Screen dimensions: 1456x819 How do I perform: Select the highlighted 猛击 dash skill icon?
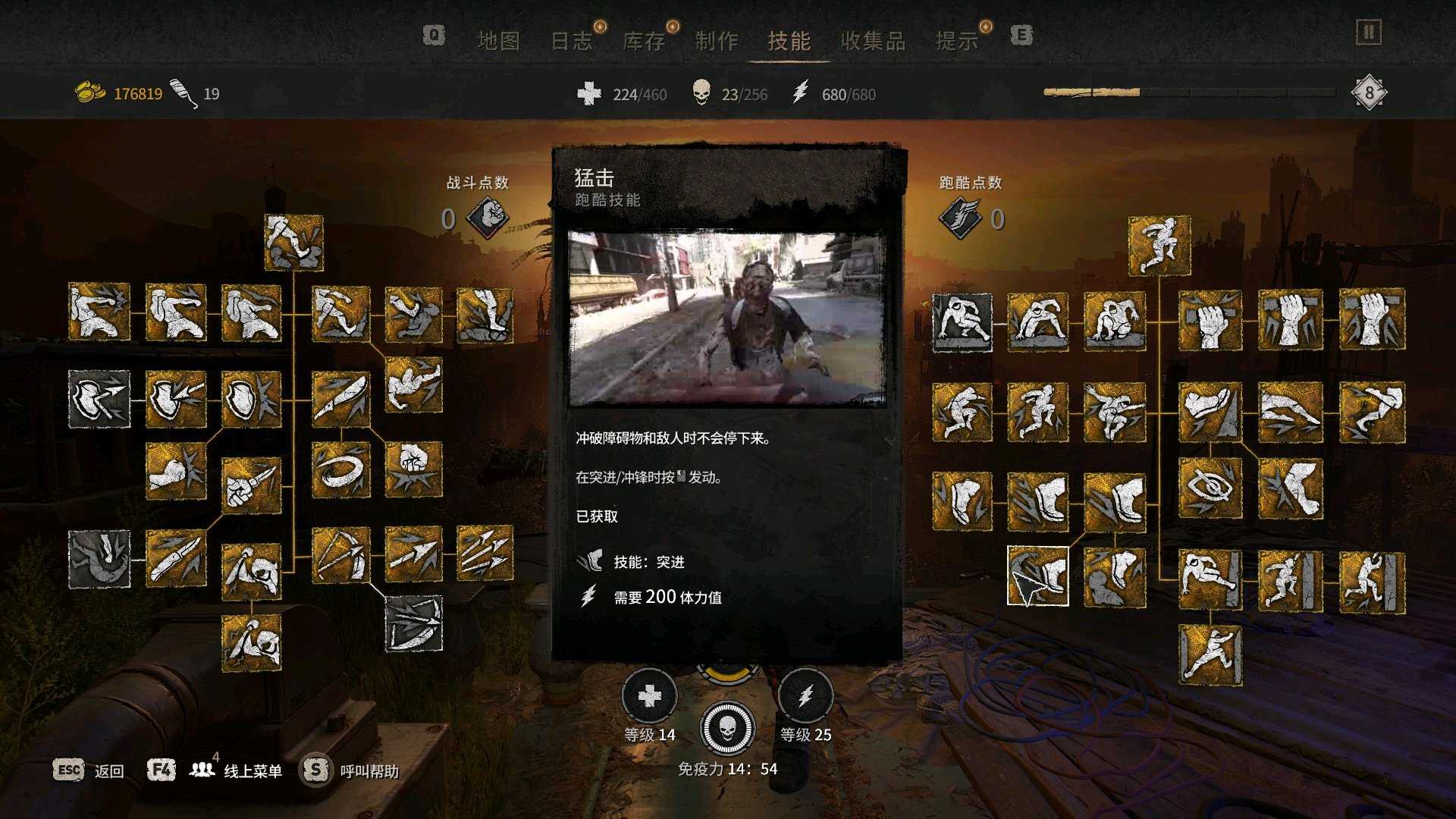pyautogui.click(x=1037, y=576)
